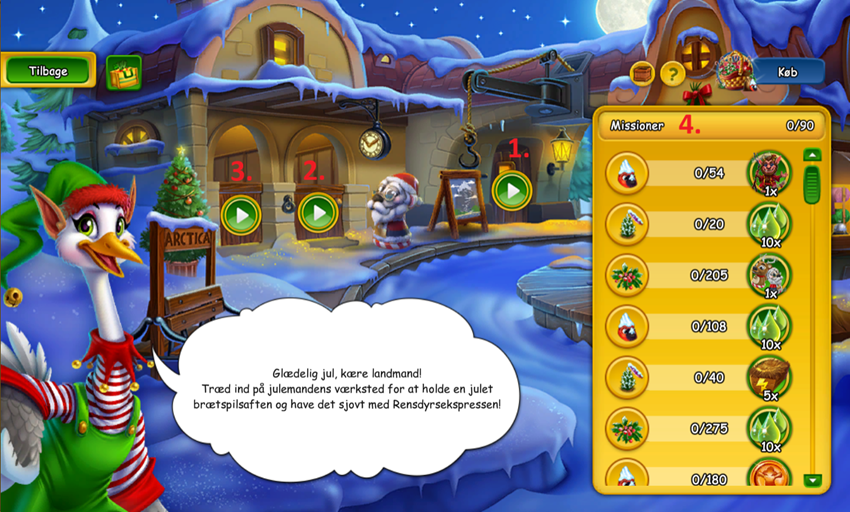Start the play button labeled 1
Viewport: 850px width, 512px height.
(512, 190)
